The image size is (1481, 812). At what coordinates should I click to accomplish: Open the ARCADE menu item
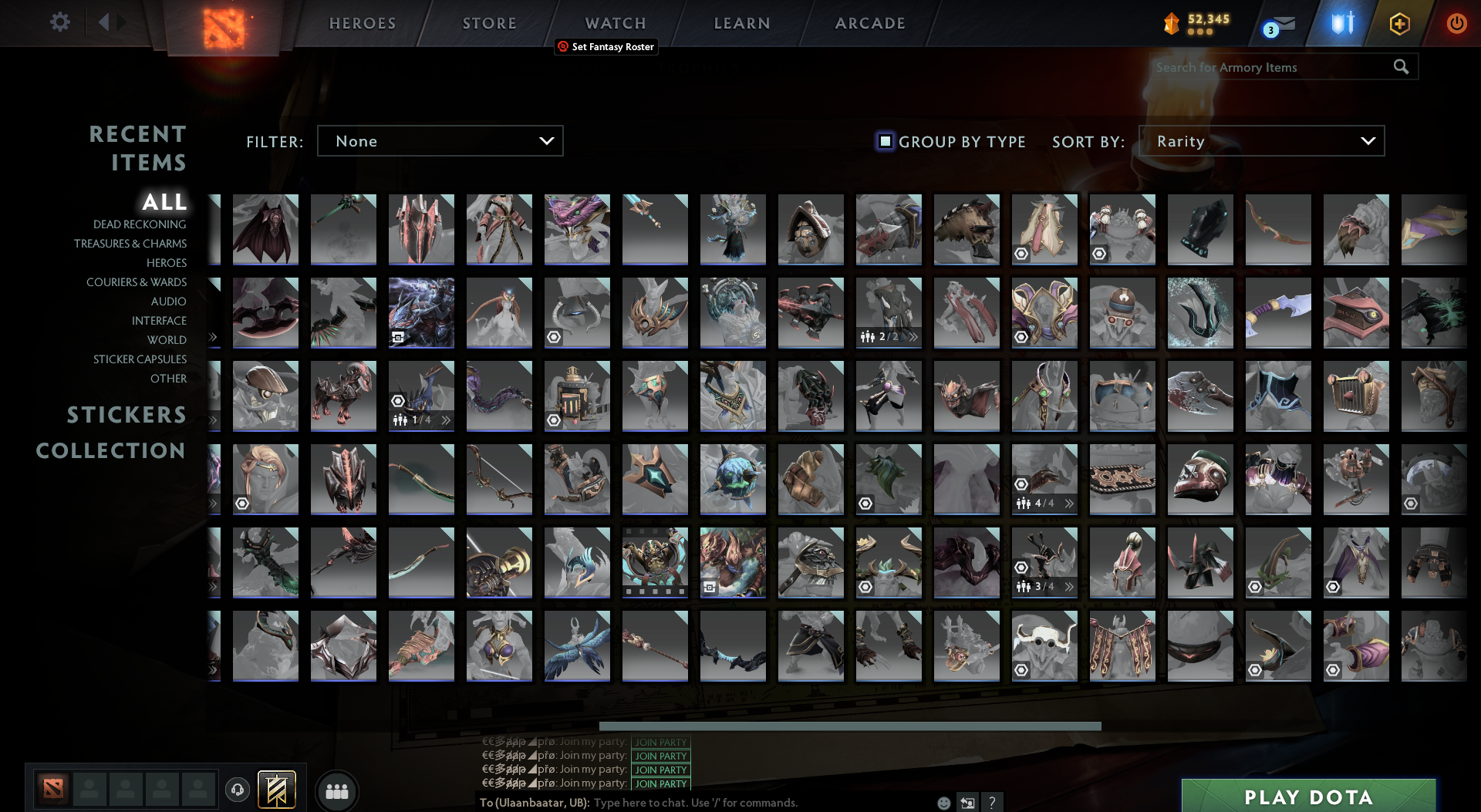870,23
